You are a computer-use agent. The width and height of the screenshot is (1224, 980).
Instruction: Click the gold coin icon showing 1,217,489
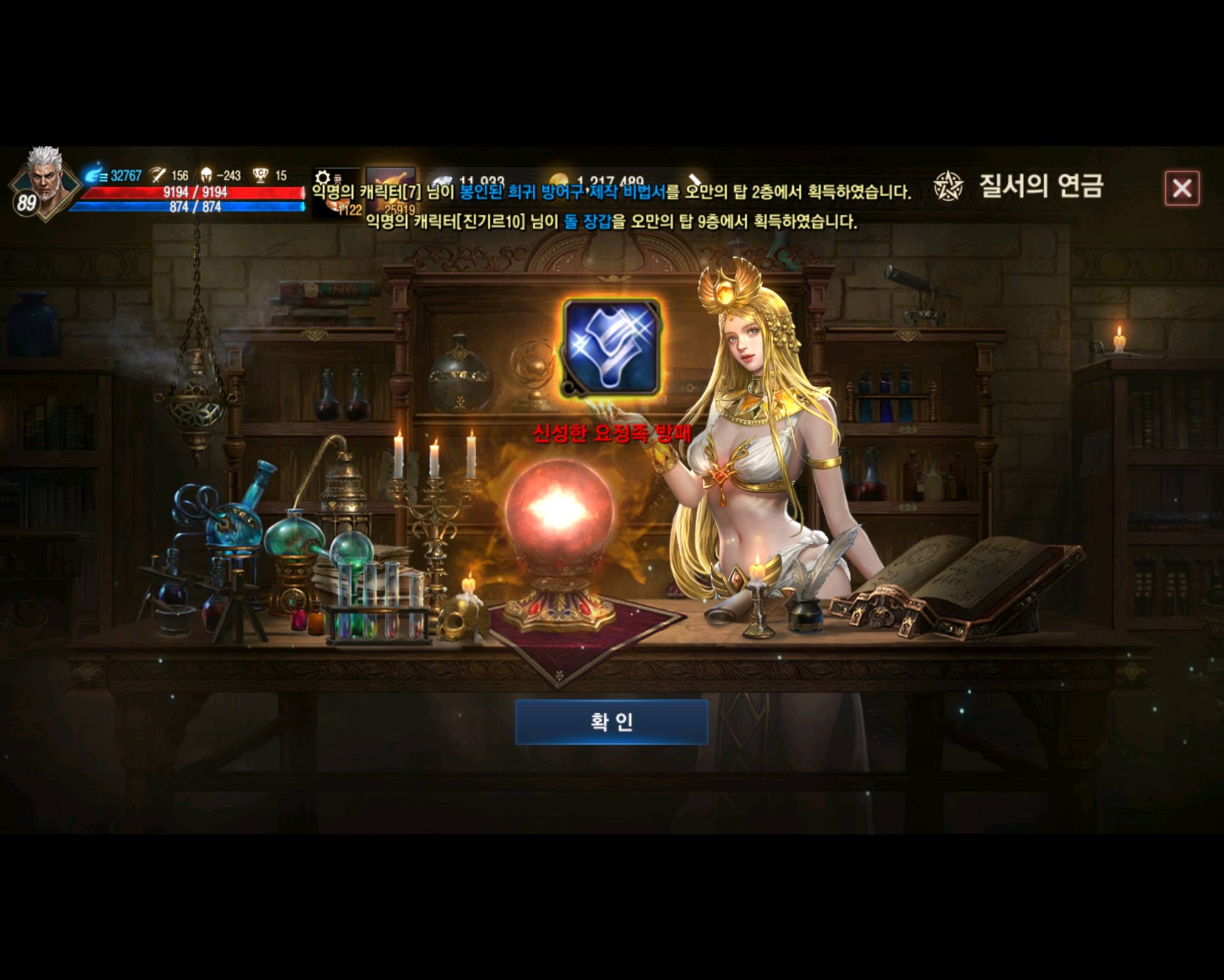[560, 179]
